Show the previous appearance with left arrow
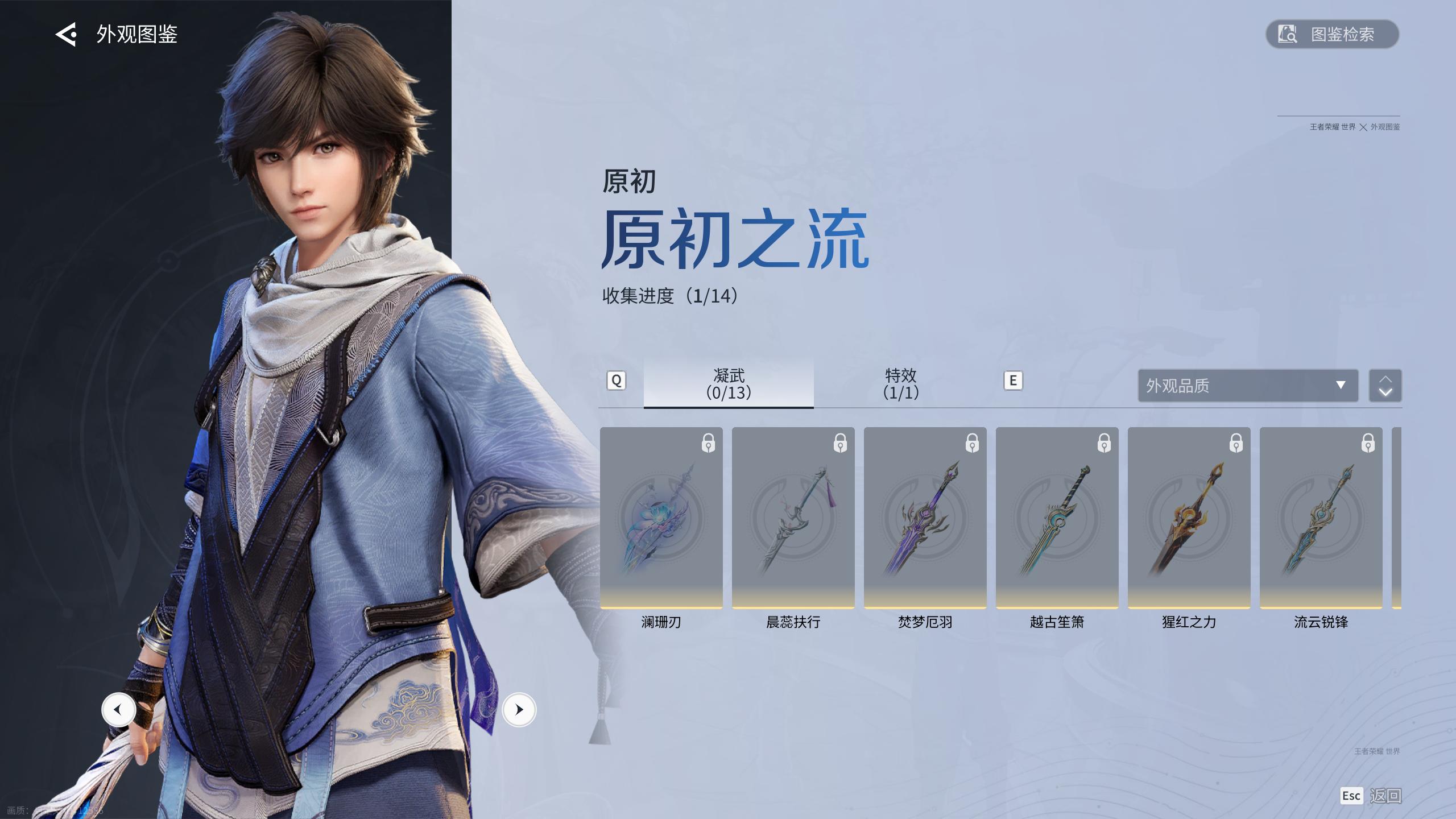 coord(118,710)
